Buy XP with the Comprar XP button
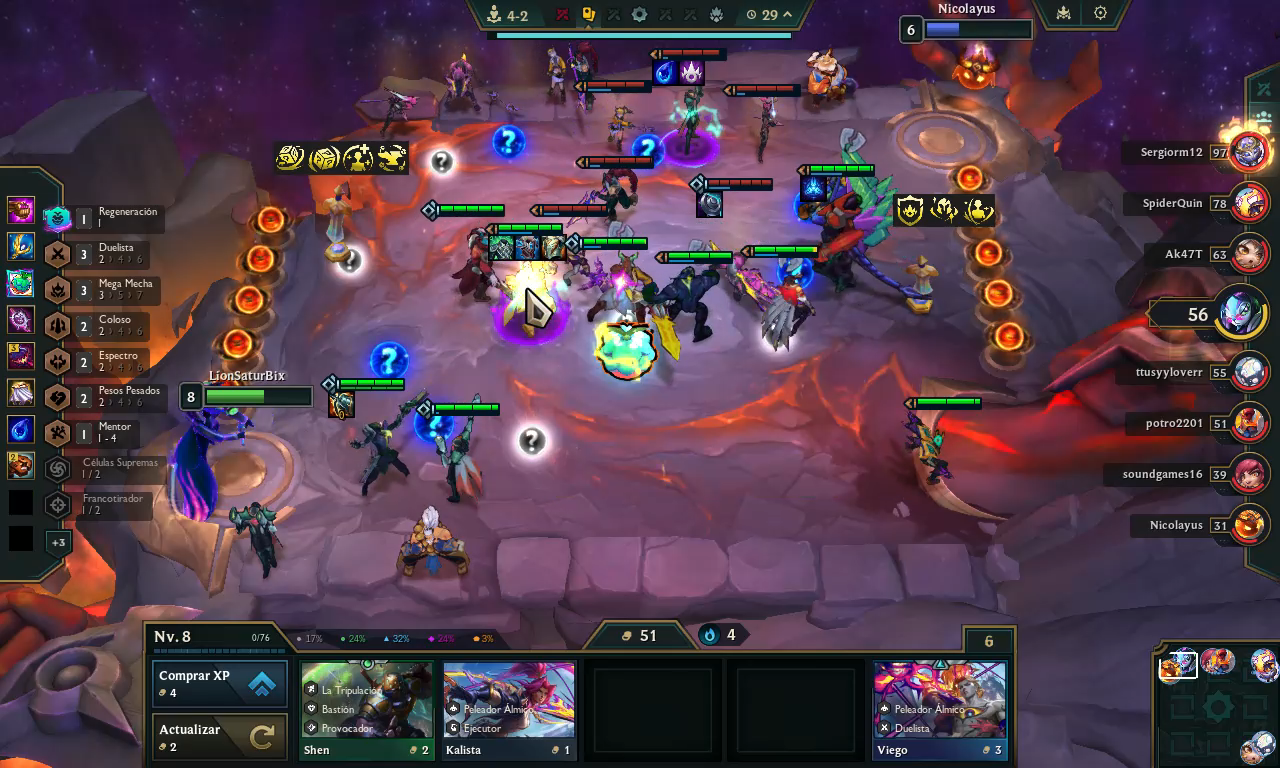The image size is (1280, 768). pyautogui.click(x=220, y=684)
